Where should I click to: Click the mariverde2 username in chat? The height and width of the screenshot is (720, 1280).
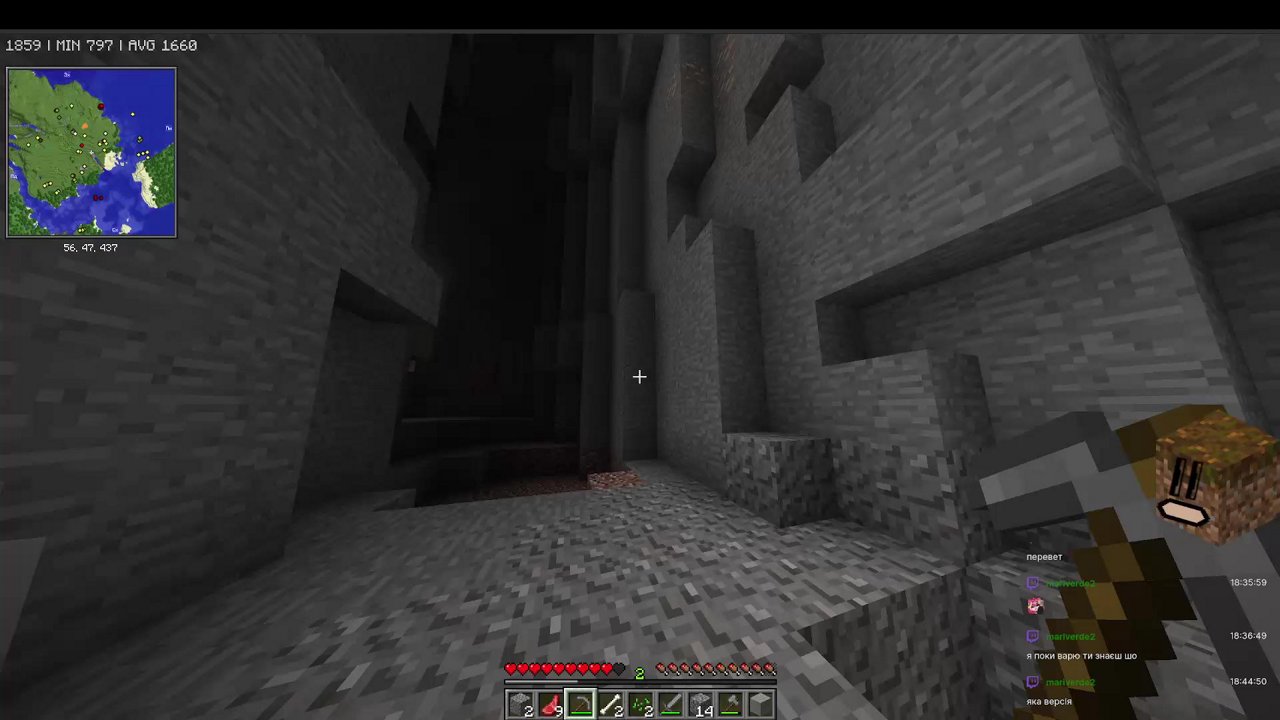[x=1071, y=636]
